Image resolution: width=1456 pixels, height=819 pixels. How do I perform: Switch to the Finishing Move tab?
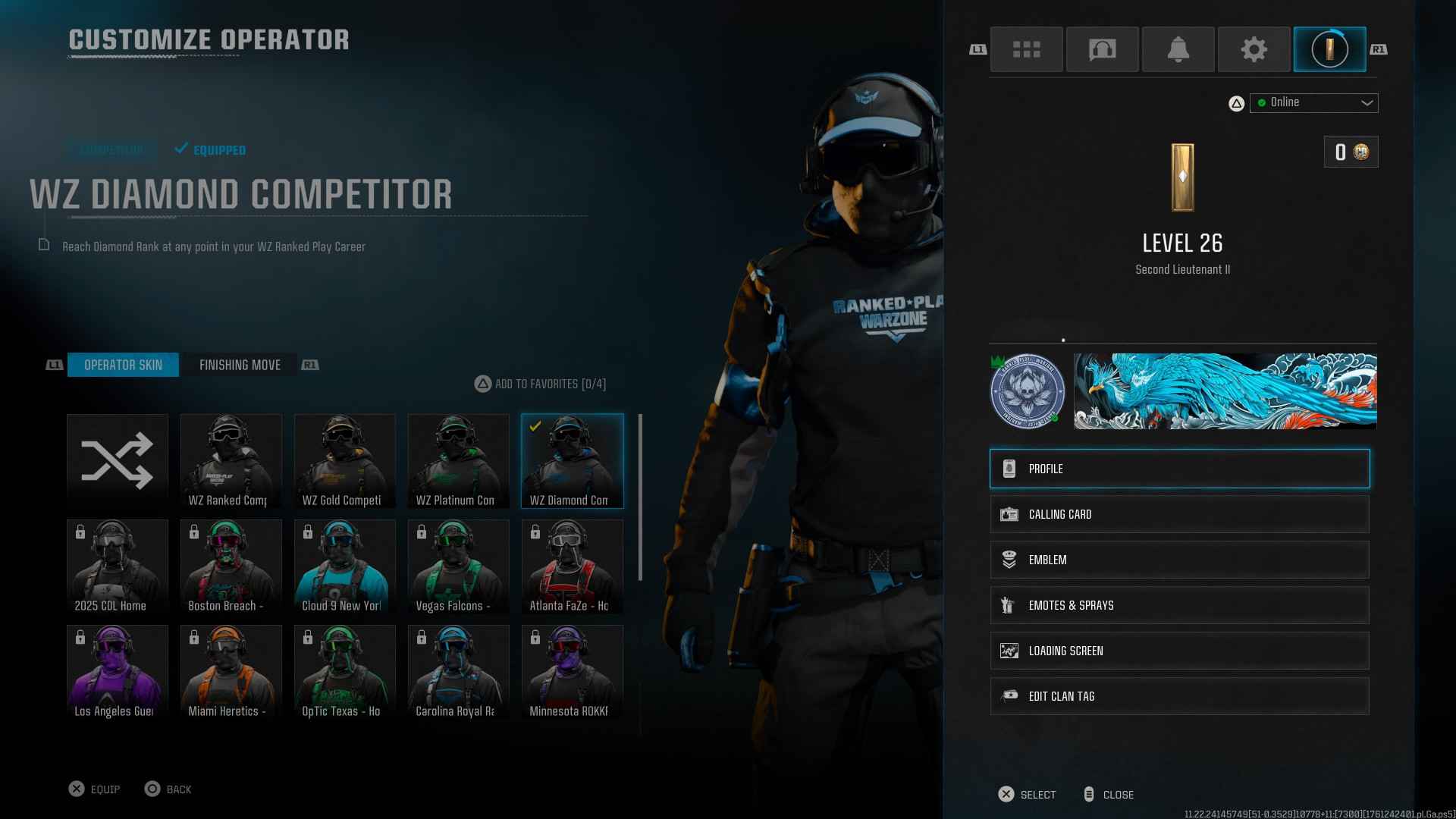pos(240,365)
